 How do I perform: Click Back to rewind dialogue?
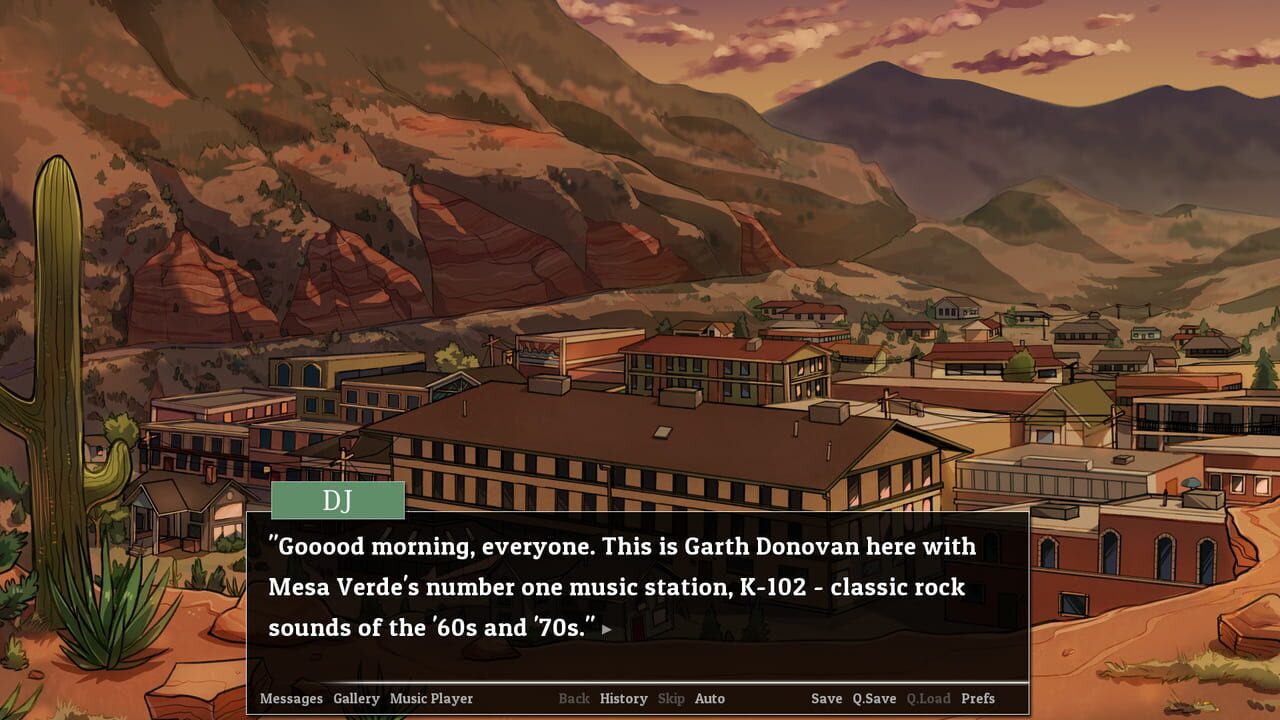575,699
